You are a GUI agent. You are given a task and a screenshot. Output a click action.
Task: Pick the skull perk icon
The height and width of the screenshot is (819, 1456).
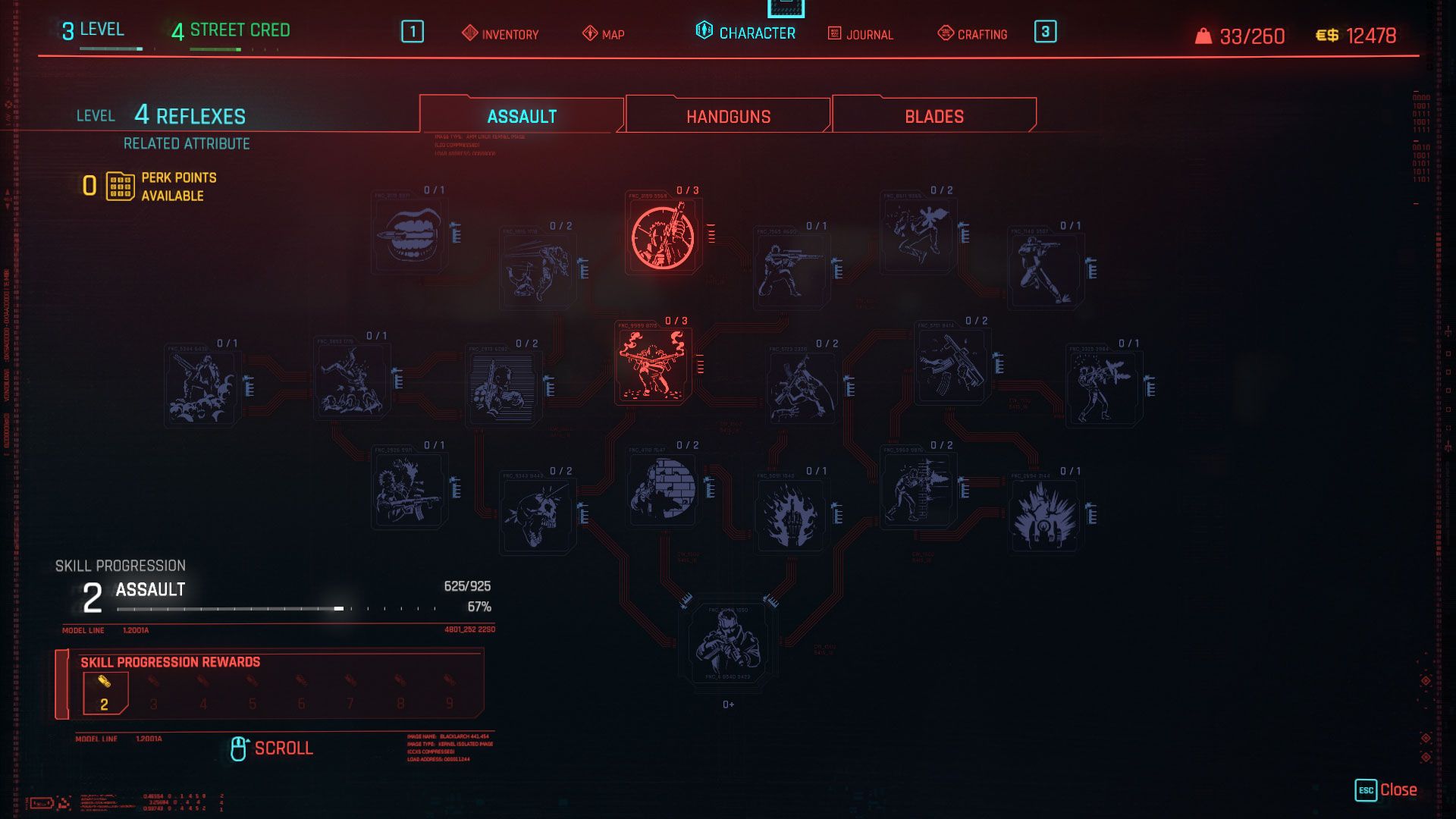[x=538, y=516]
